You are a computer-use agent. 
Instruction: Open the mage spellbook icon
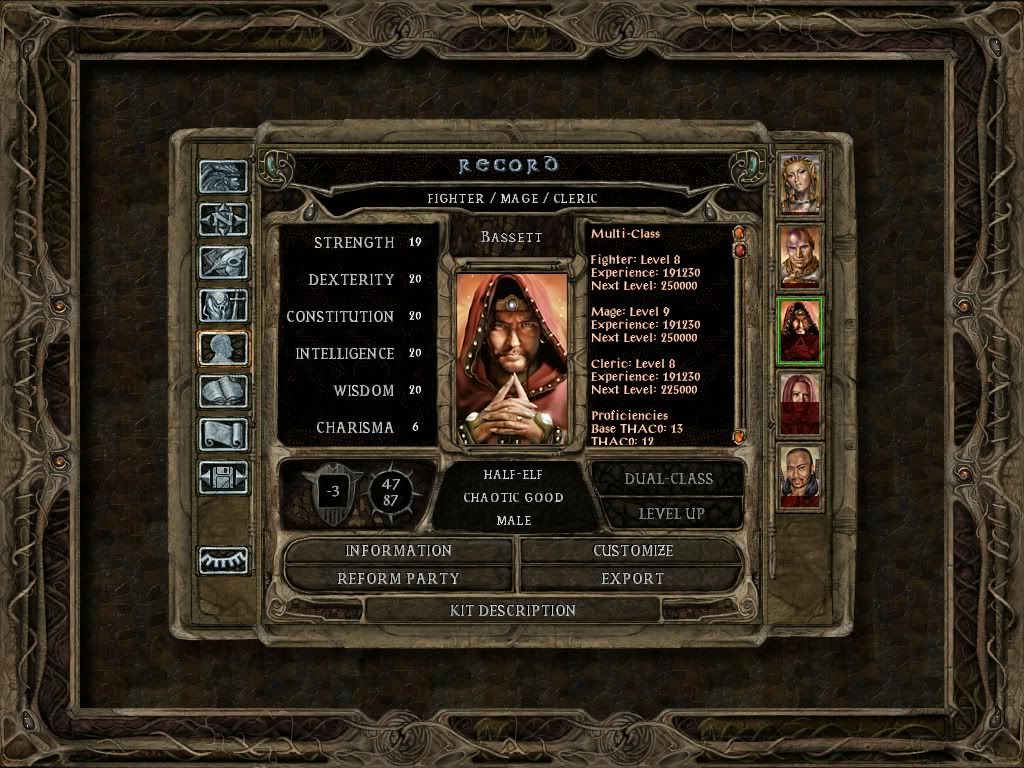tap(223, 391)
